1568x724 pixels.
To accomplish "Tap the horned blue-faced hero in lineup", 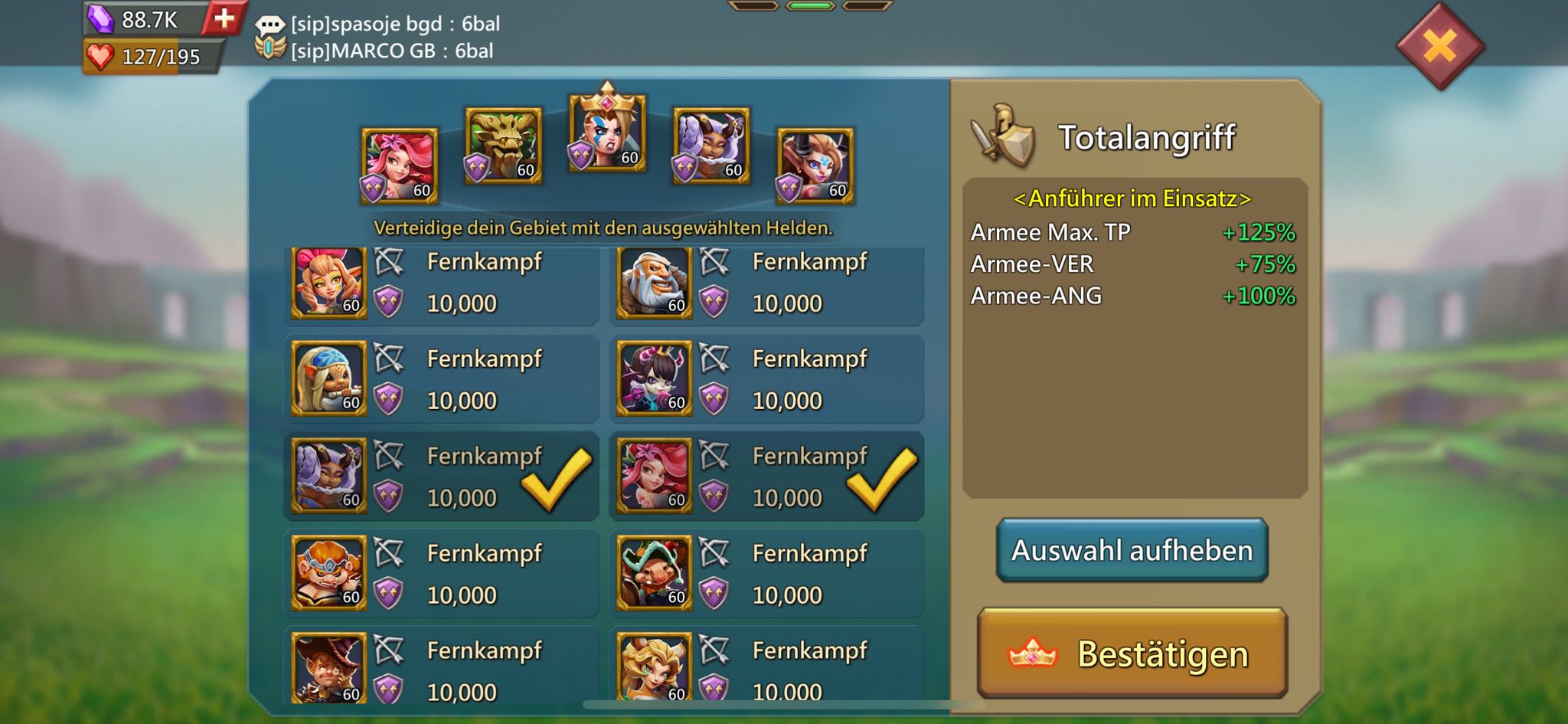I will point(815,166).
